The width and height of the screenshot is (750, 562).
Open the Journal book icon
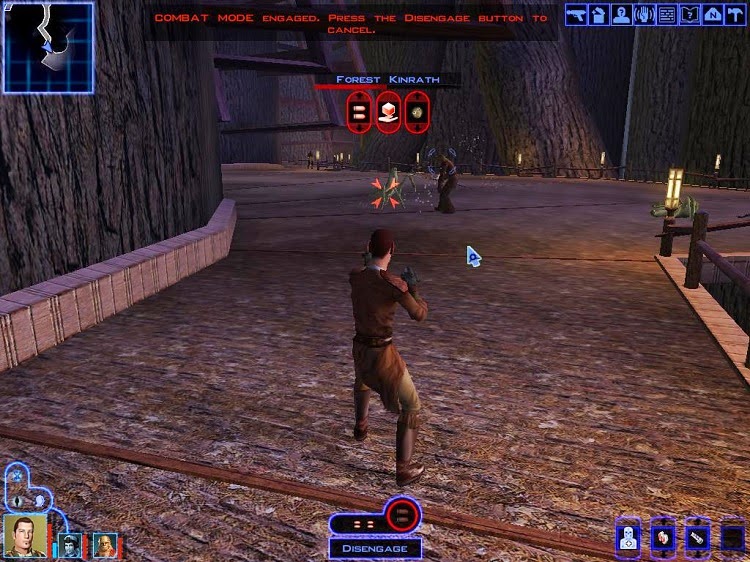click(x=689, y=15)
